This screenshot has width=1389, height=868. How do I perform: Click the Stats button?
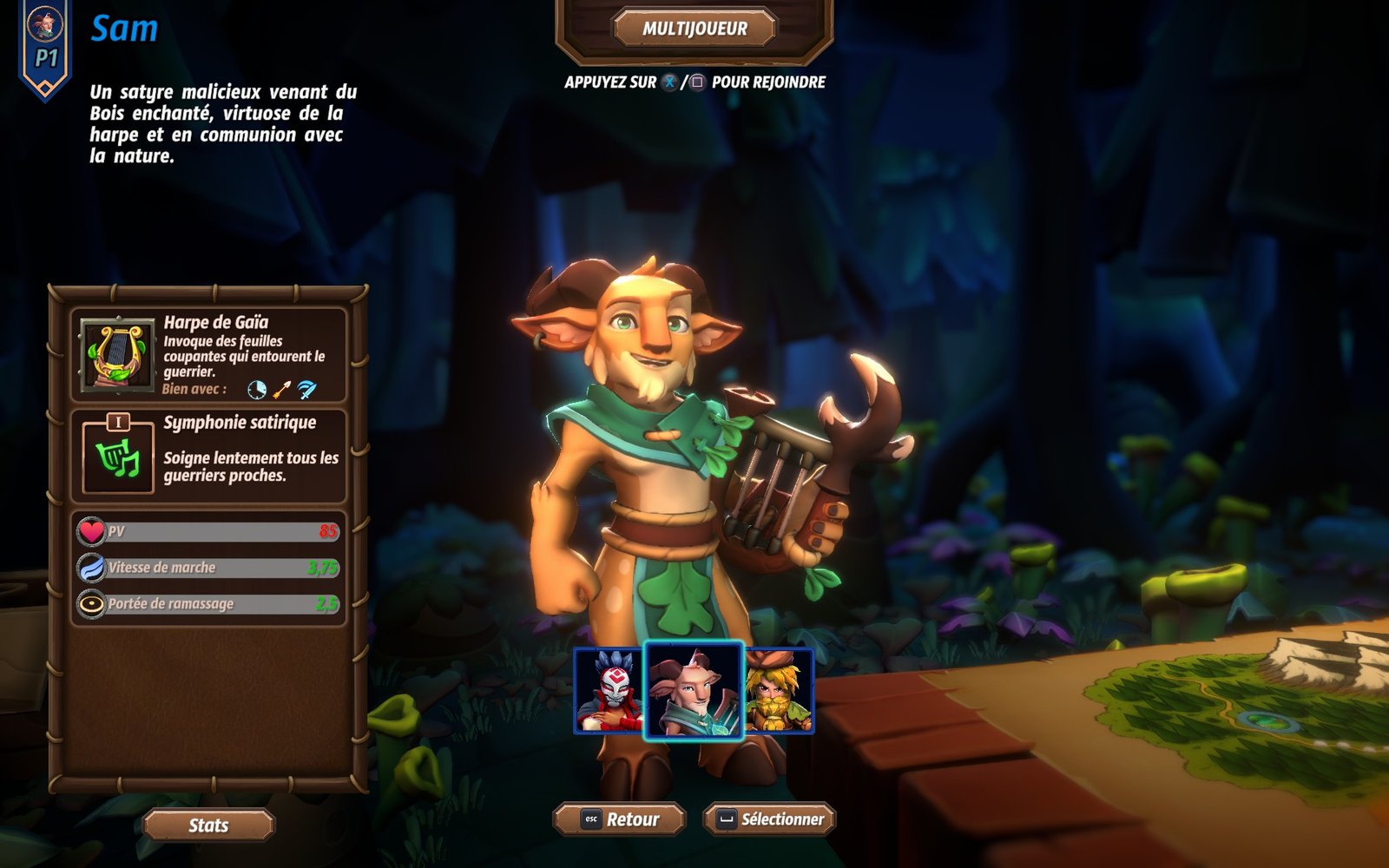(208, 825)
